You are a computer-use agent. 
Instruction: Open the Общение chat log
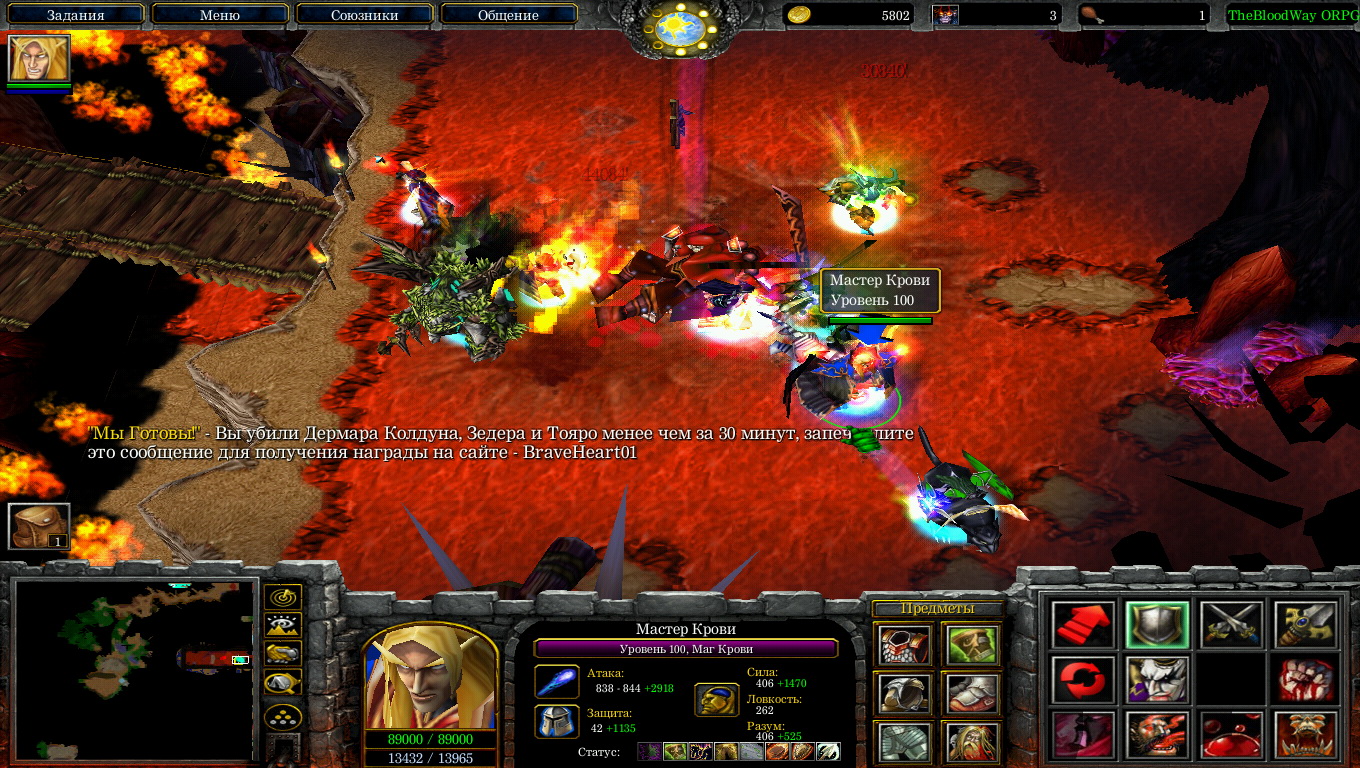point(508,15)
